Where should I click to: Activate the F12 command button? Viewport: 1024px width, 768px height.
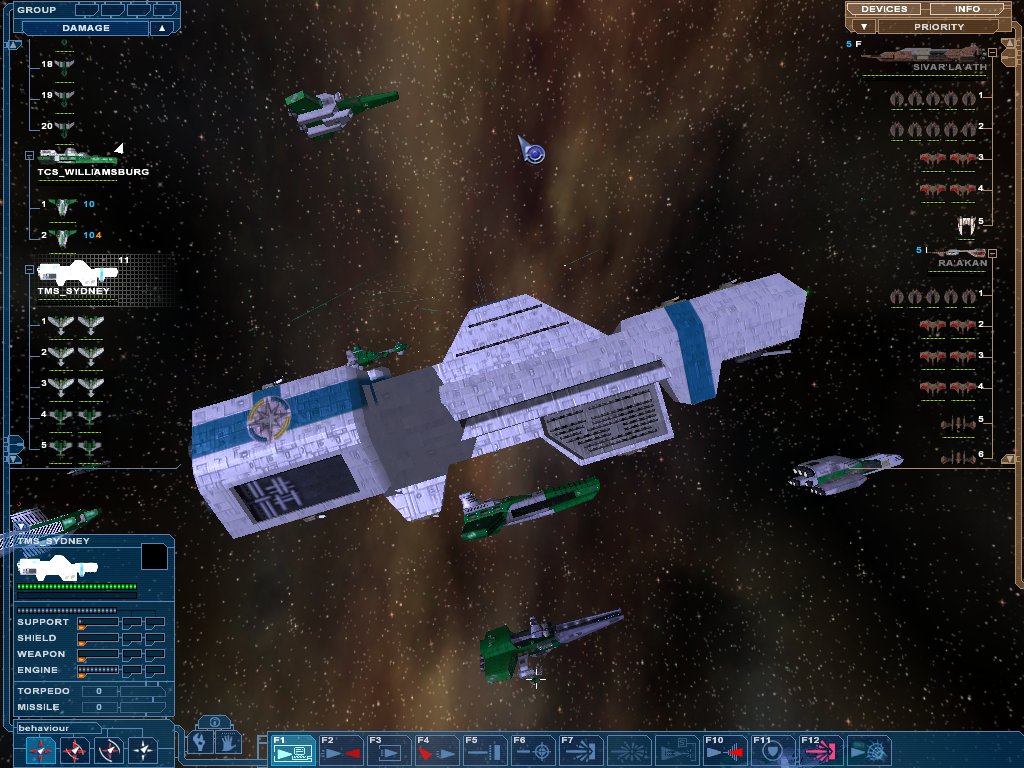[821, 750]
